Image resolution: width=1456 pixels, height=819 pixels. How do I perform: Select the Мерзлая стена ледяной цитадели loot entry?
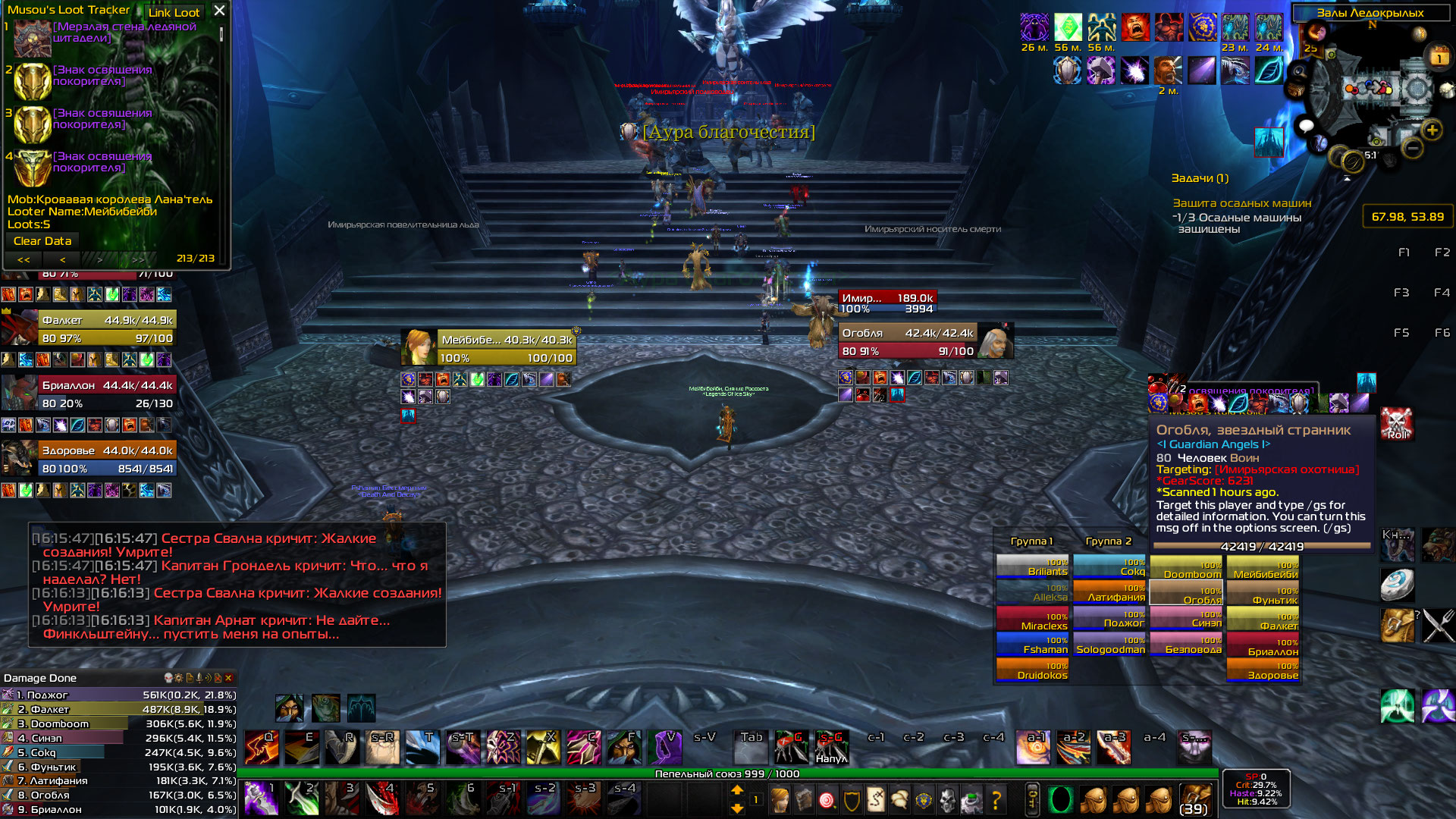coord(124,32)
